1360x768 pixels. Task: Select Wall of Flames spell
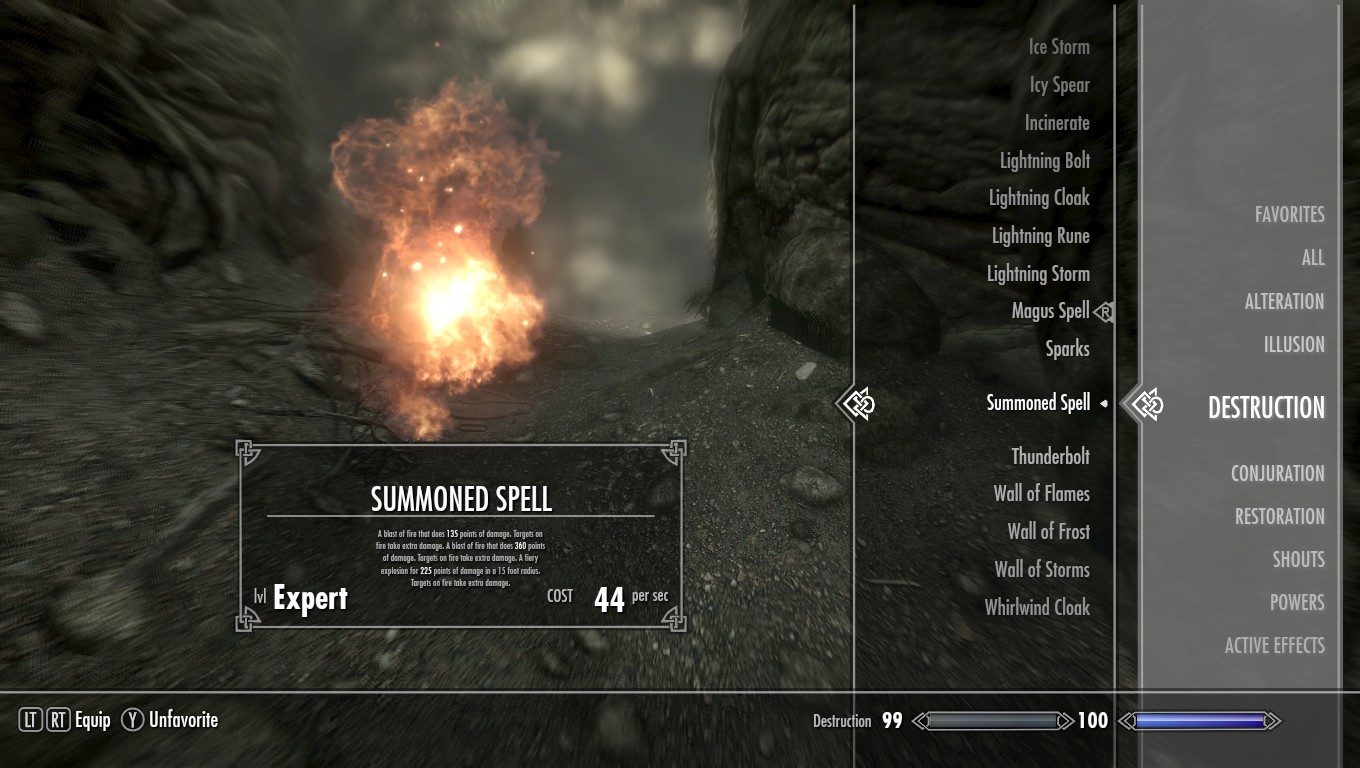(x=1041, y=494)
